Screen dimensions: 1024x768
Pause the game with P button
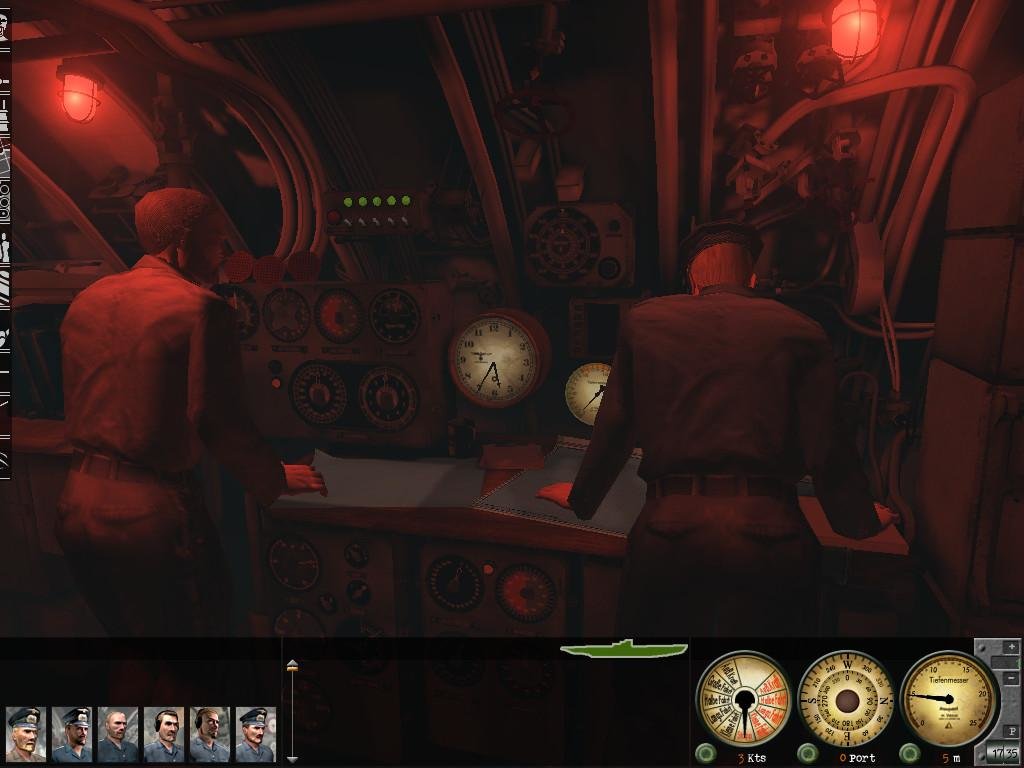coord(1011,732)
